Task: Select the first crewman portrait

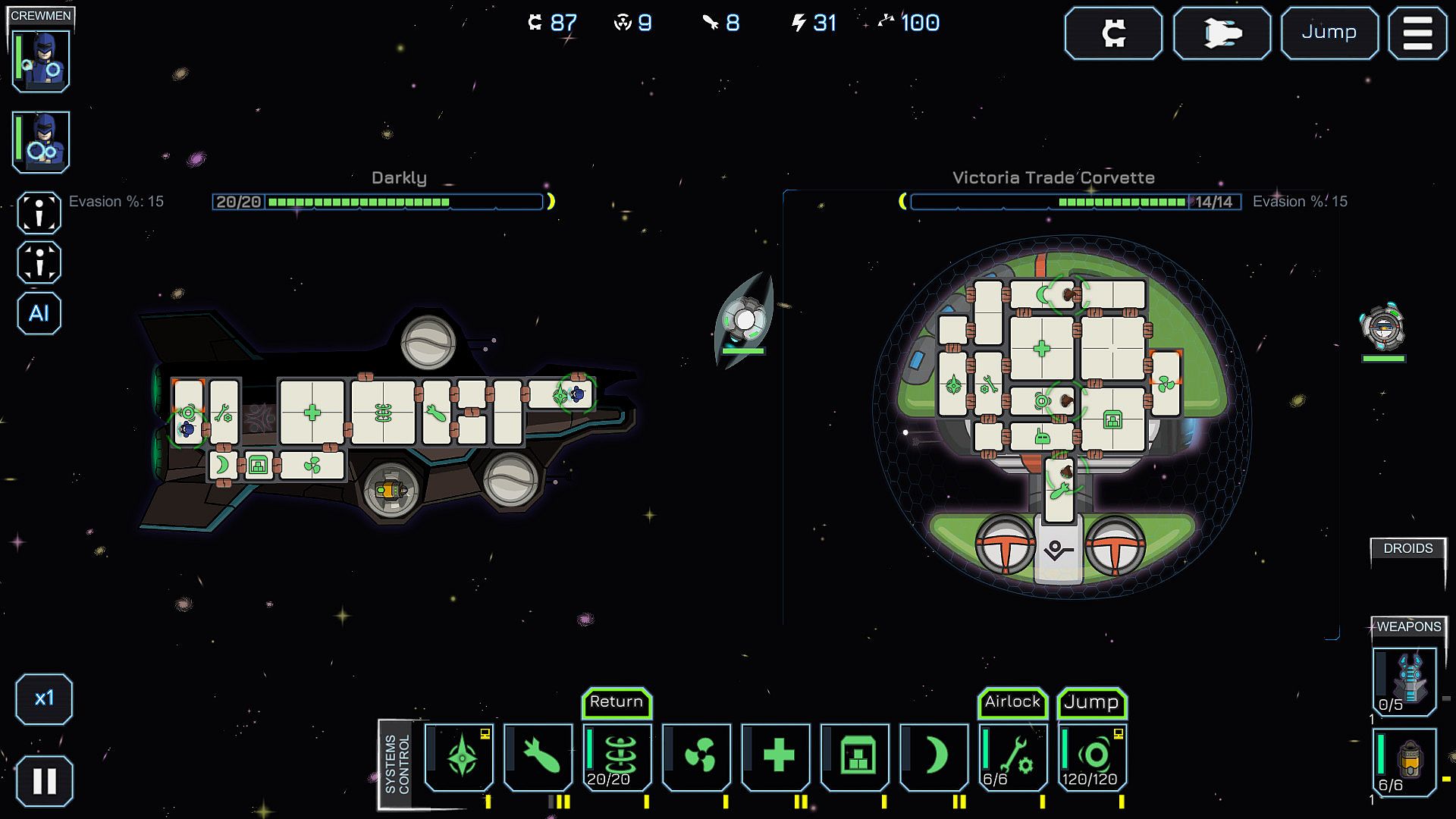Action: [x=41, y=61]
